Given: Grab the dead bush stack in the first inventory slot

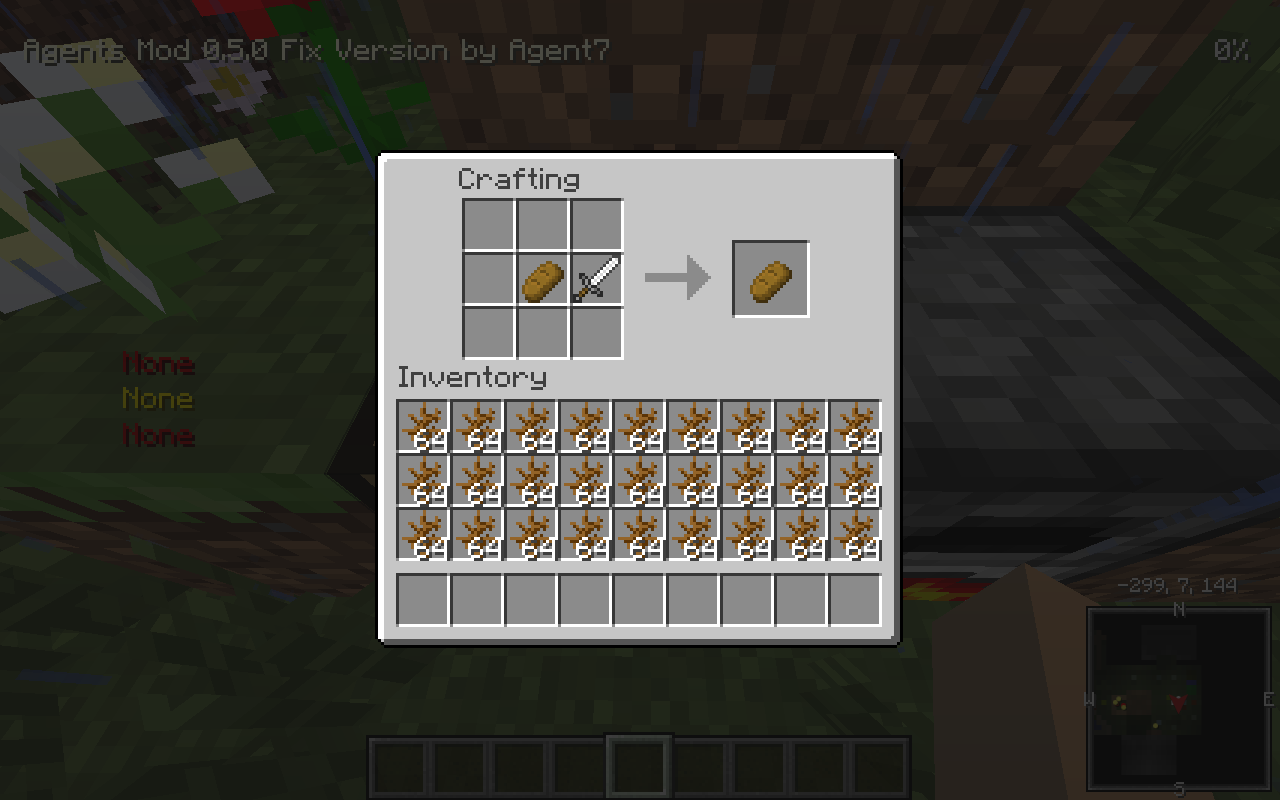Looking at the screenshot, I should tap(422, 424).
